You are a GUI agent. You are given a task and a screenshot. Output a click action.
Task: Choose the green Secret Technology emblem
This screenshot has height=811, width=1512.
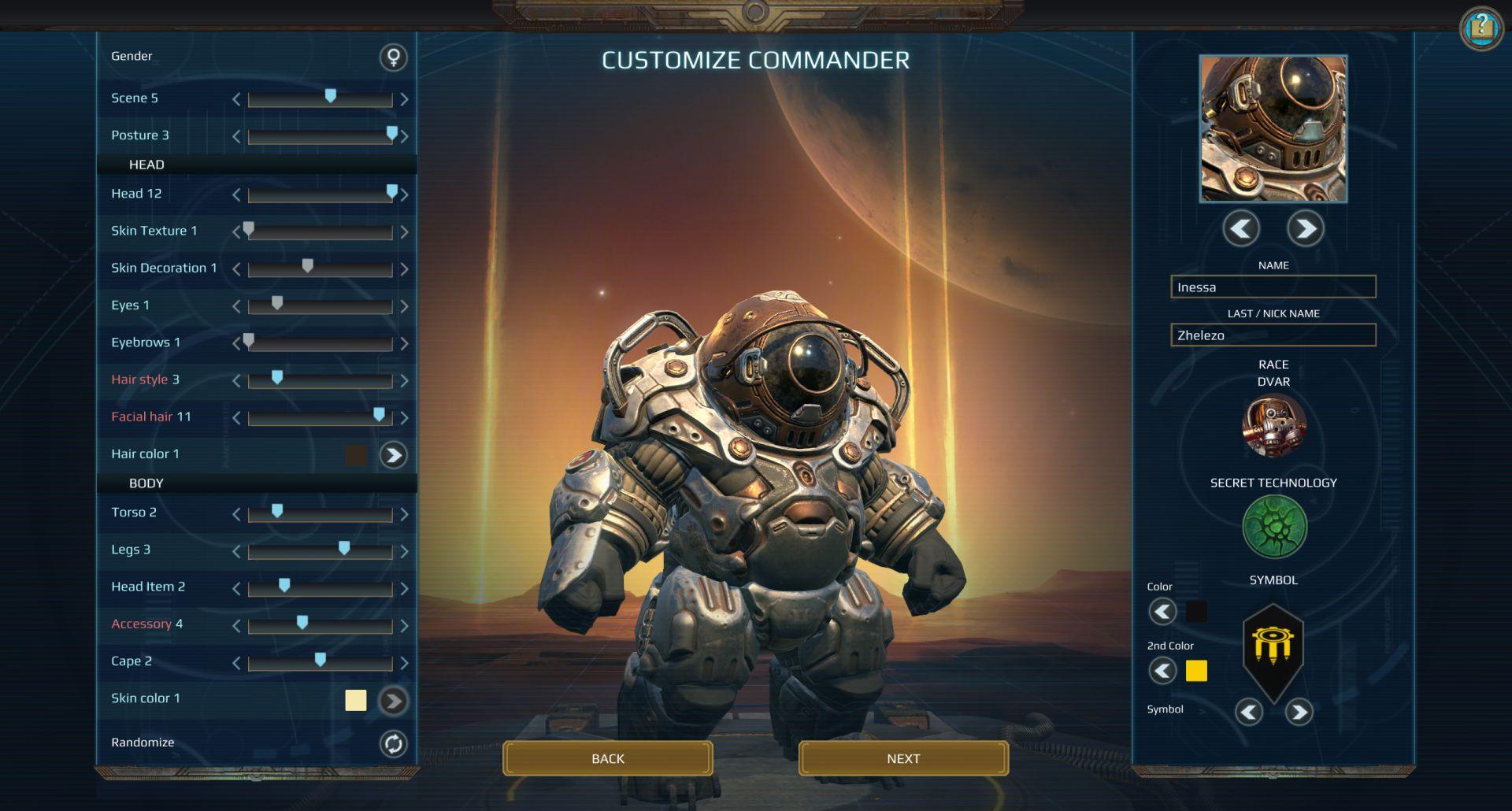1273,527
